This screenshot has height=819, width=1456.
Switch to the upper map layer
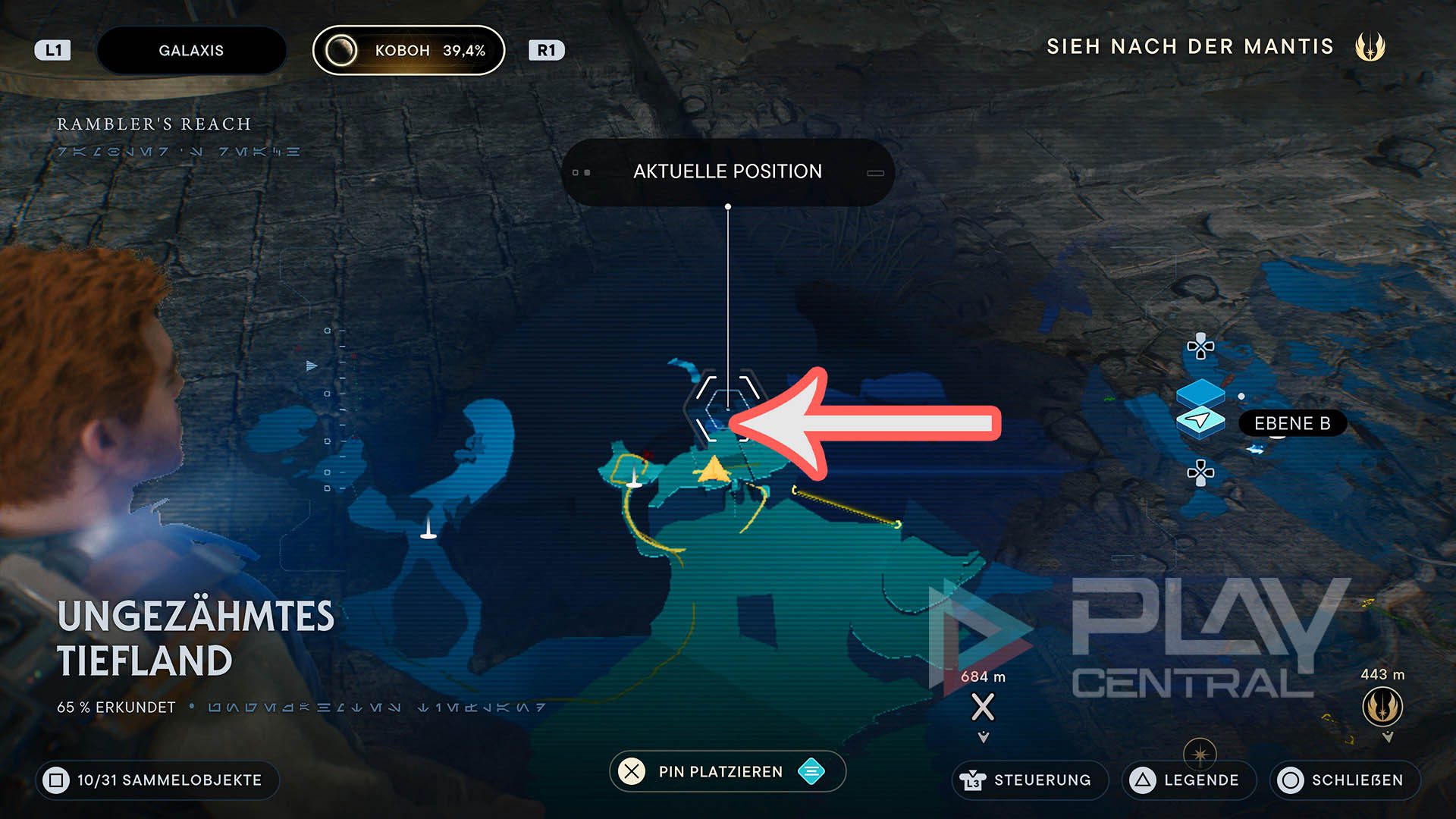1200,394
